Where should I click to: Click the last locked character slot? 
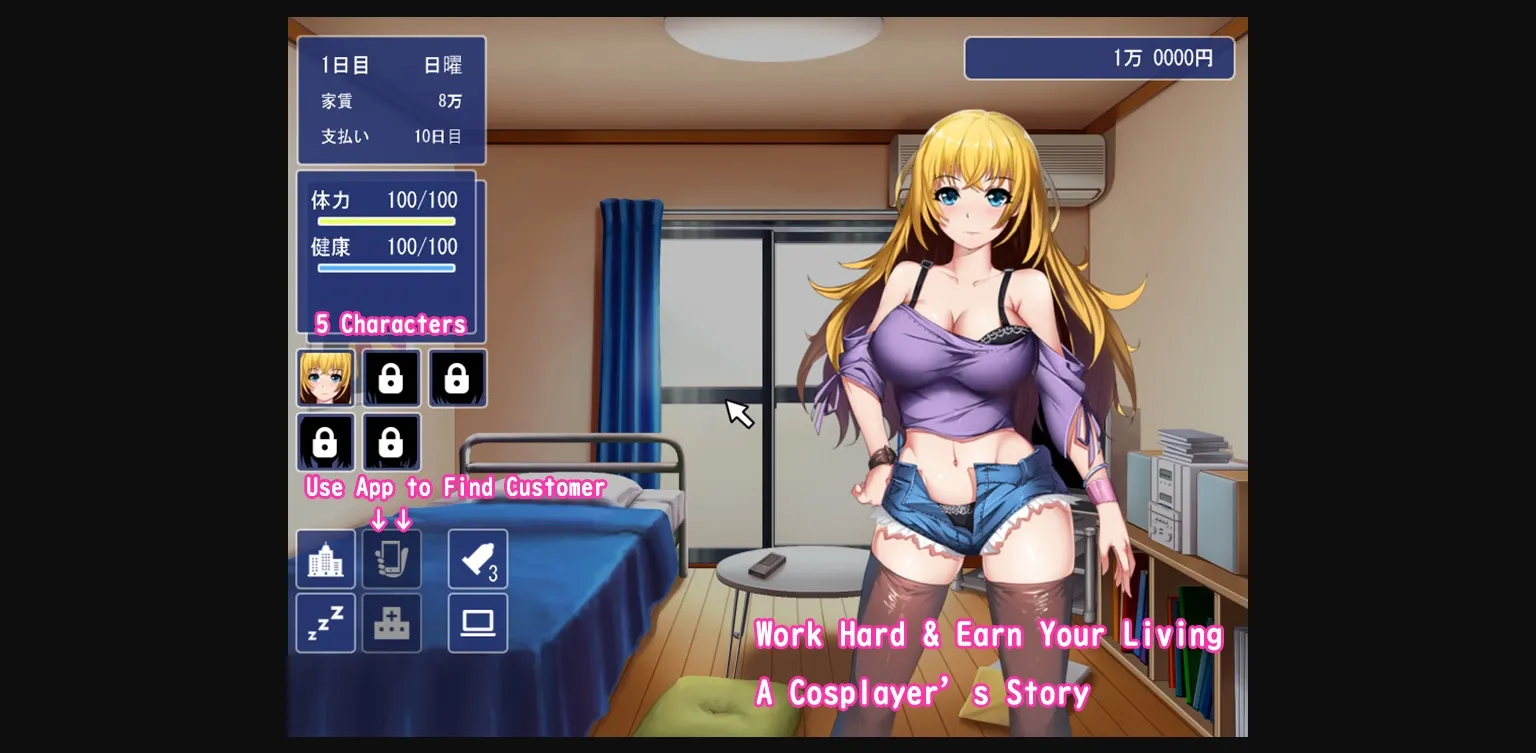(x=391, y=442)
